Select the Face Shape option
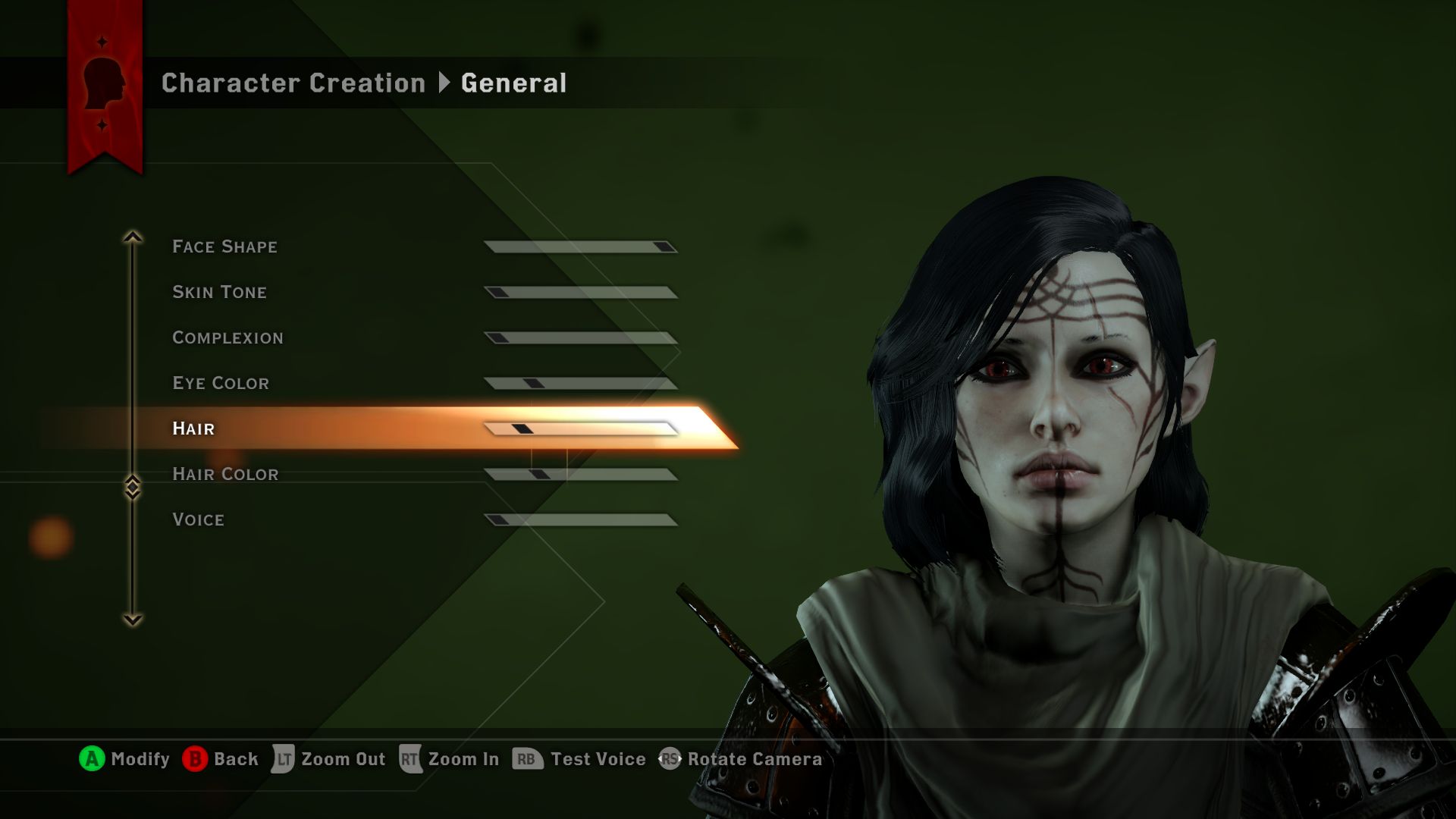 point(224,246)
